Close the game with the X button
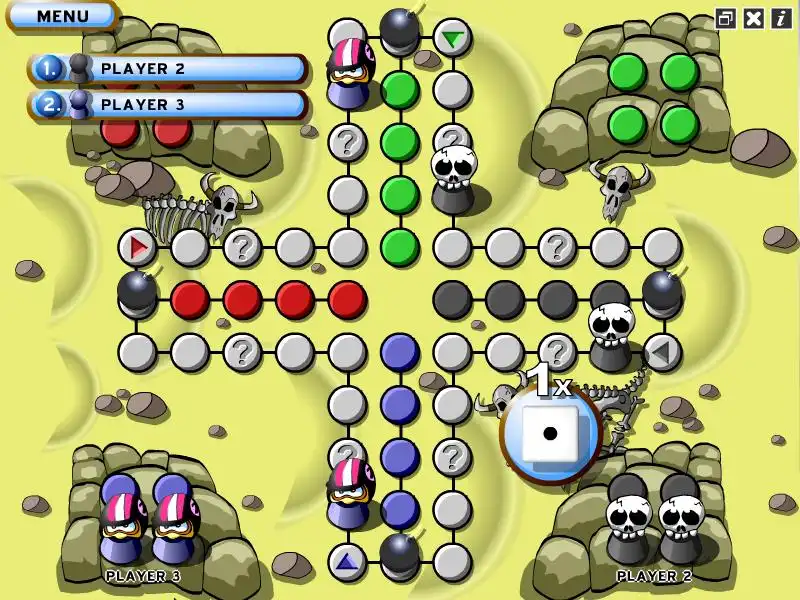The height and width of the screenshot is (600, 800). [754, 18]
